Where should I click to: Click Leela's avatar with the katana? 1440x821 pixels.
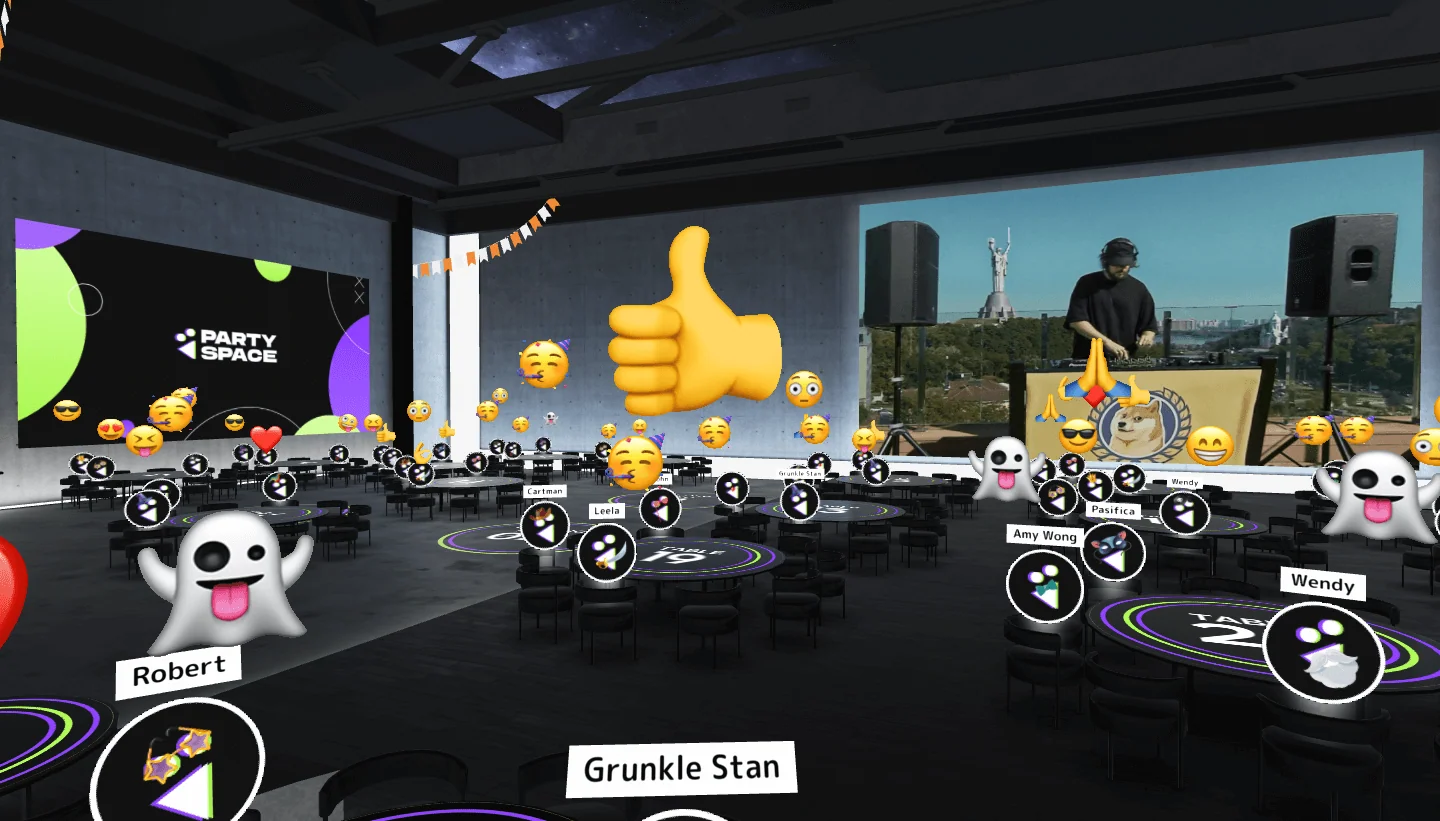click(606, 553)
